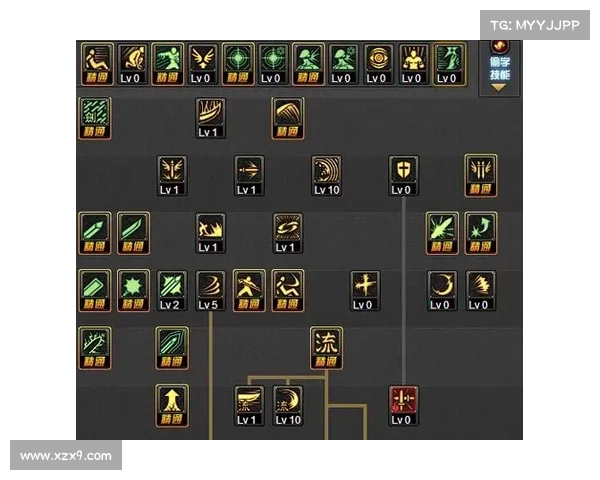The image size is (600, 480).
Task: Click the 流 kanji mastered skill
Action: click(326, 347)
